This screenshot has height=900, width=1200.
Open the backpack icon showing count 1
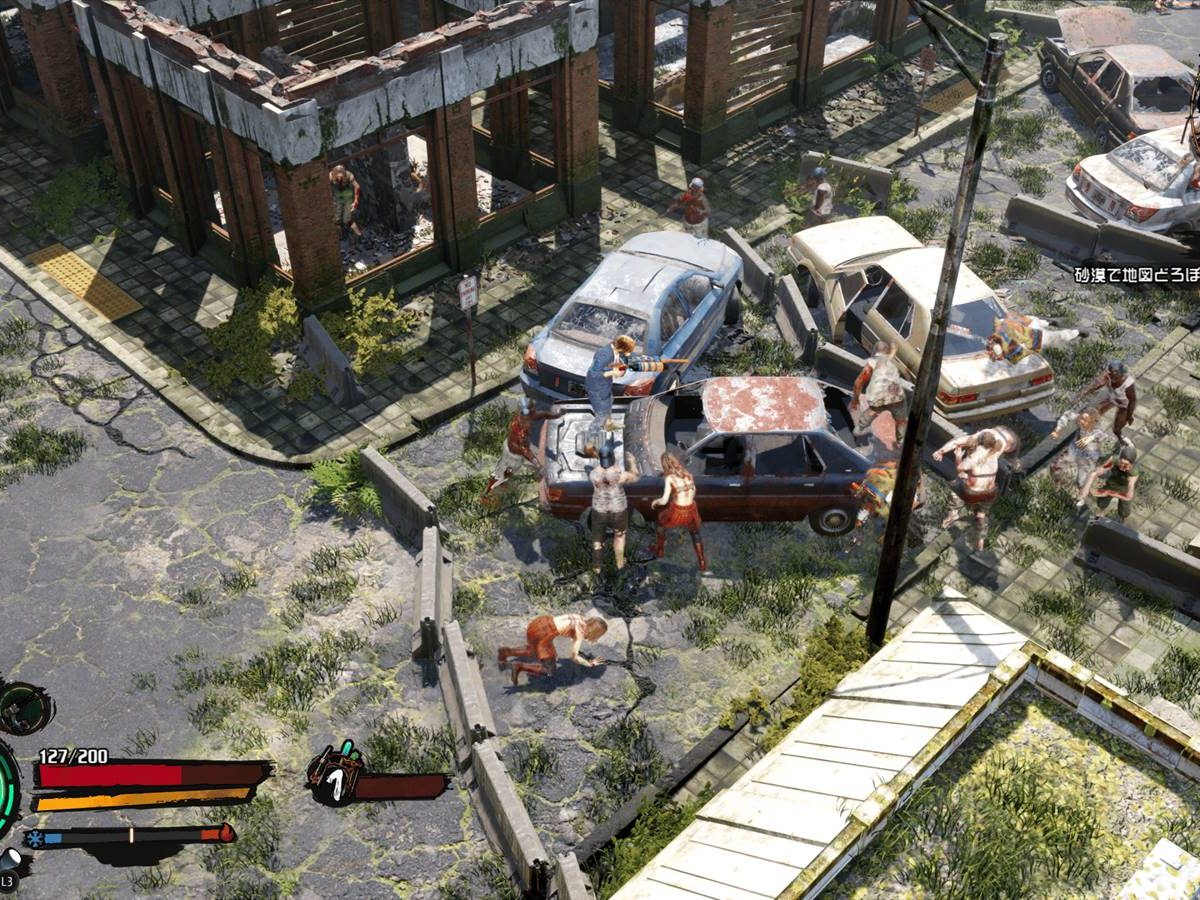[x=335, y=775]
